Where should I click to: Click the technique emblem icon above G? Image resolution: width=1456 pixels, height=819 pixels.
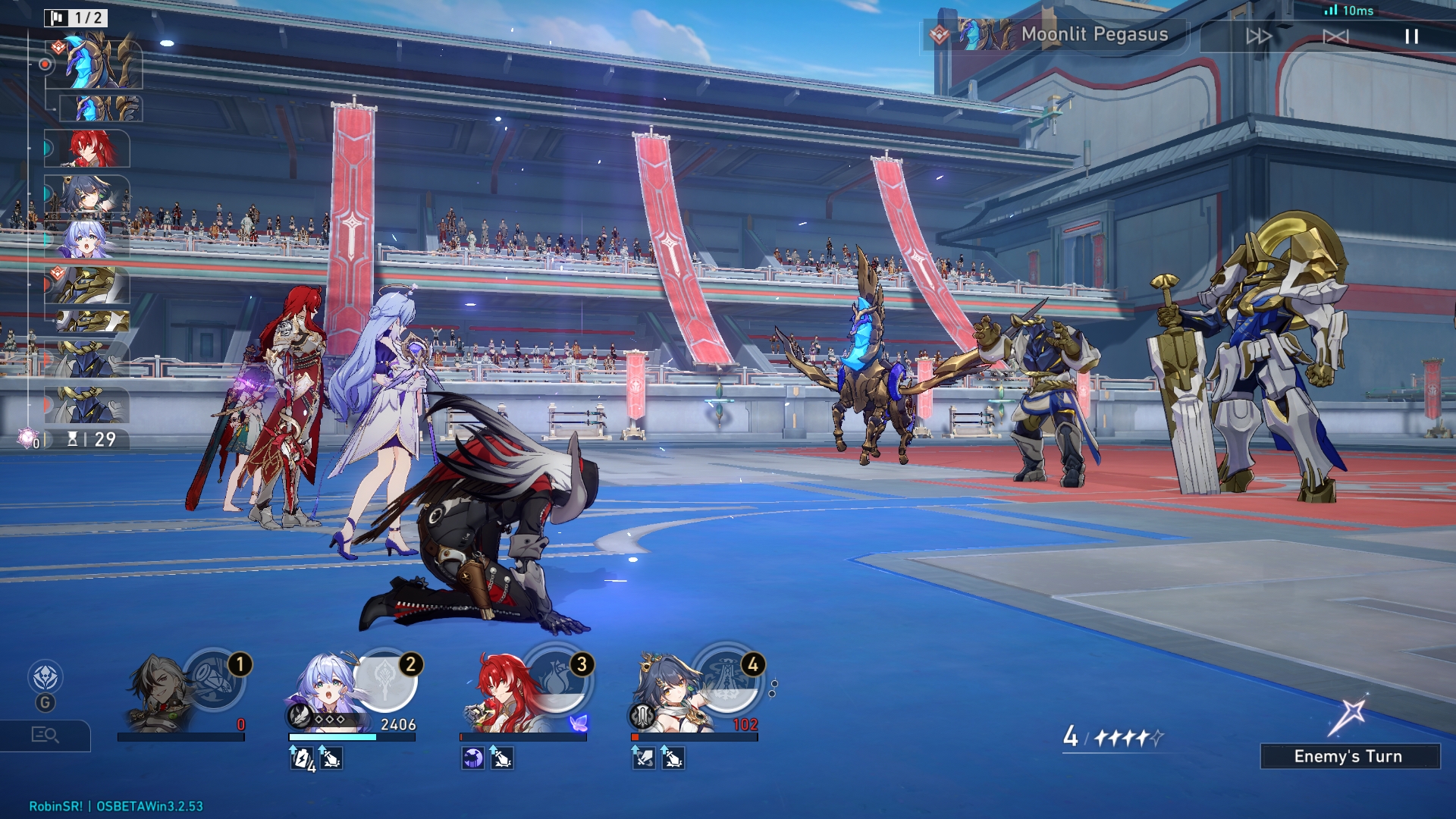[45, 677]
